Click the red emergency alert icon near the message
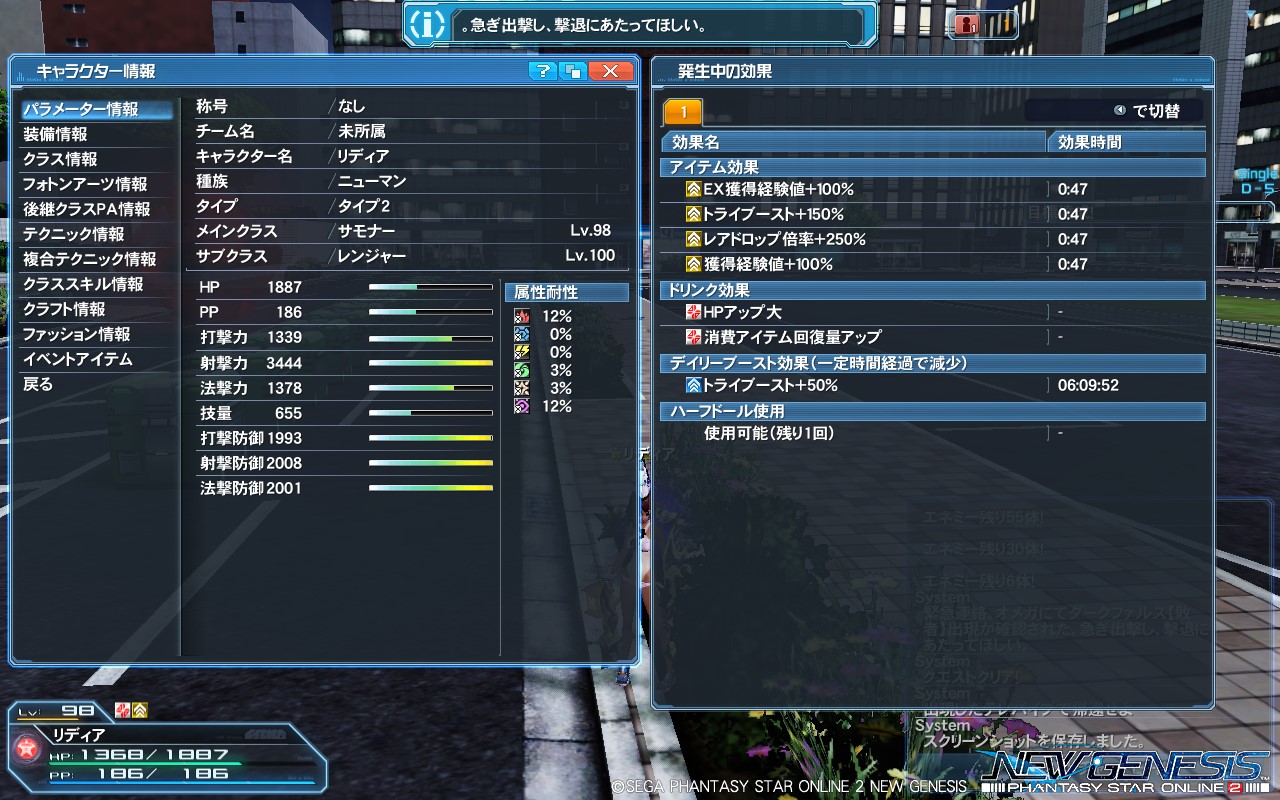The width and height of the screenshot is (1280, 800). pyautogui.click(x=965, y=27)
